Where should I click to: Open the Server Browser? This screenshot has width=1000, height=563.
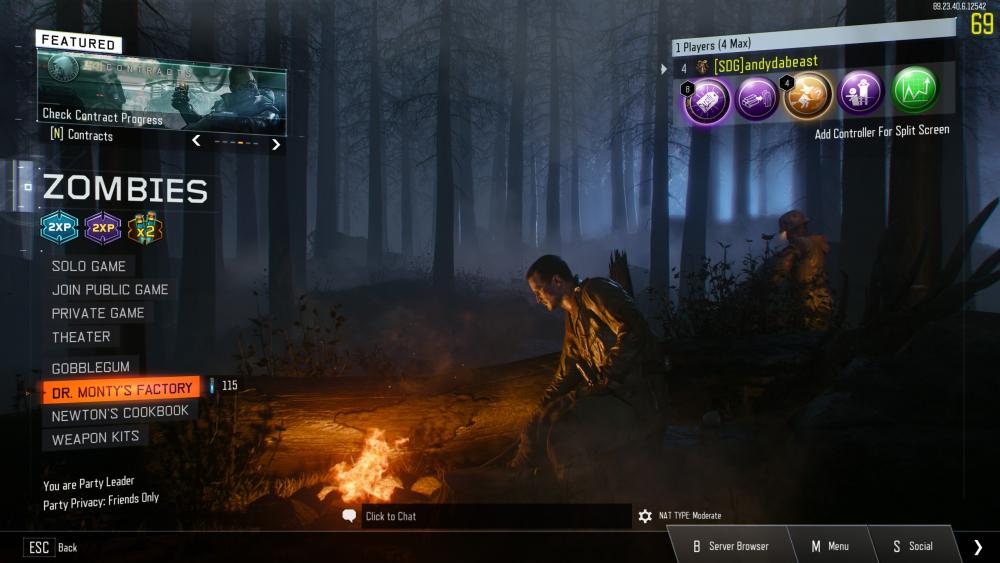(731, 546)
